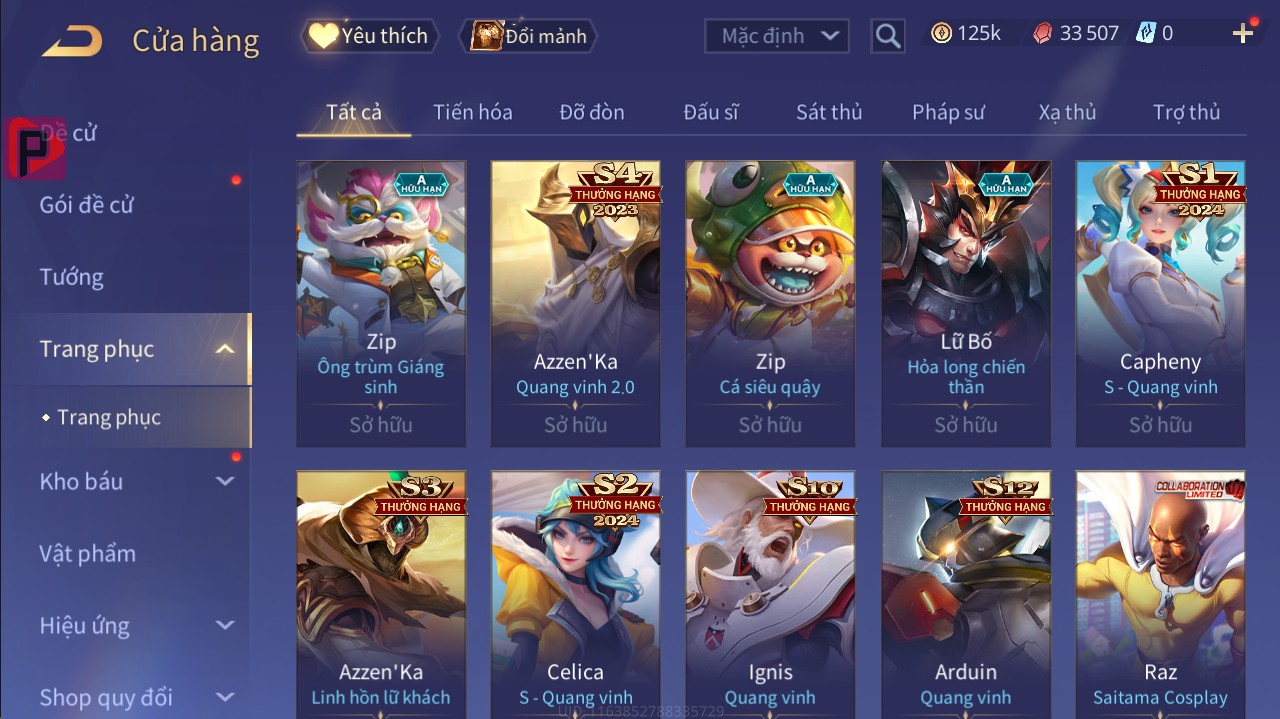Open the Tướng shop section
1280x719 pixels.
click(72, 277)
